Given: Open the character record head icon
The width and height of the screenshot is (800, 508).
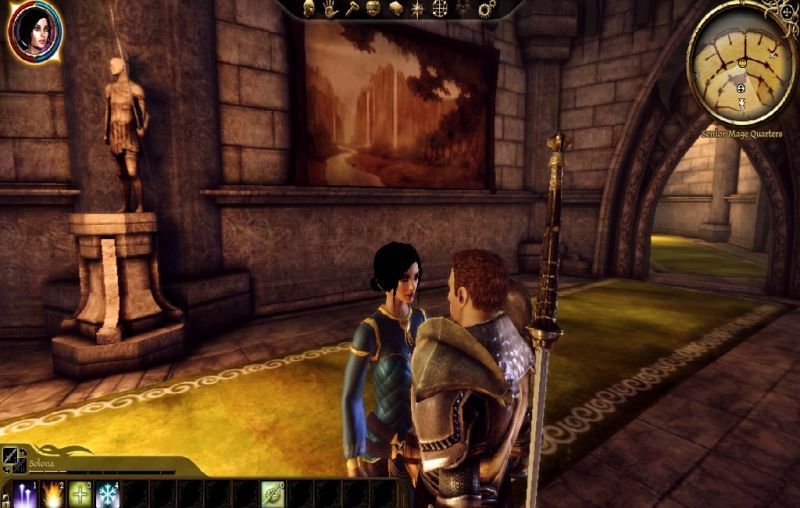Looking at the screenshot, I should pos(308,8).
